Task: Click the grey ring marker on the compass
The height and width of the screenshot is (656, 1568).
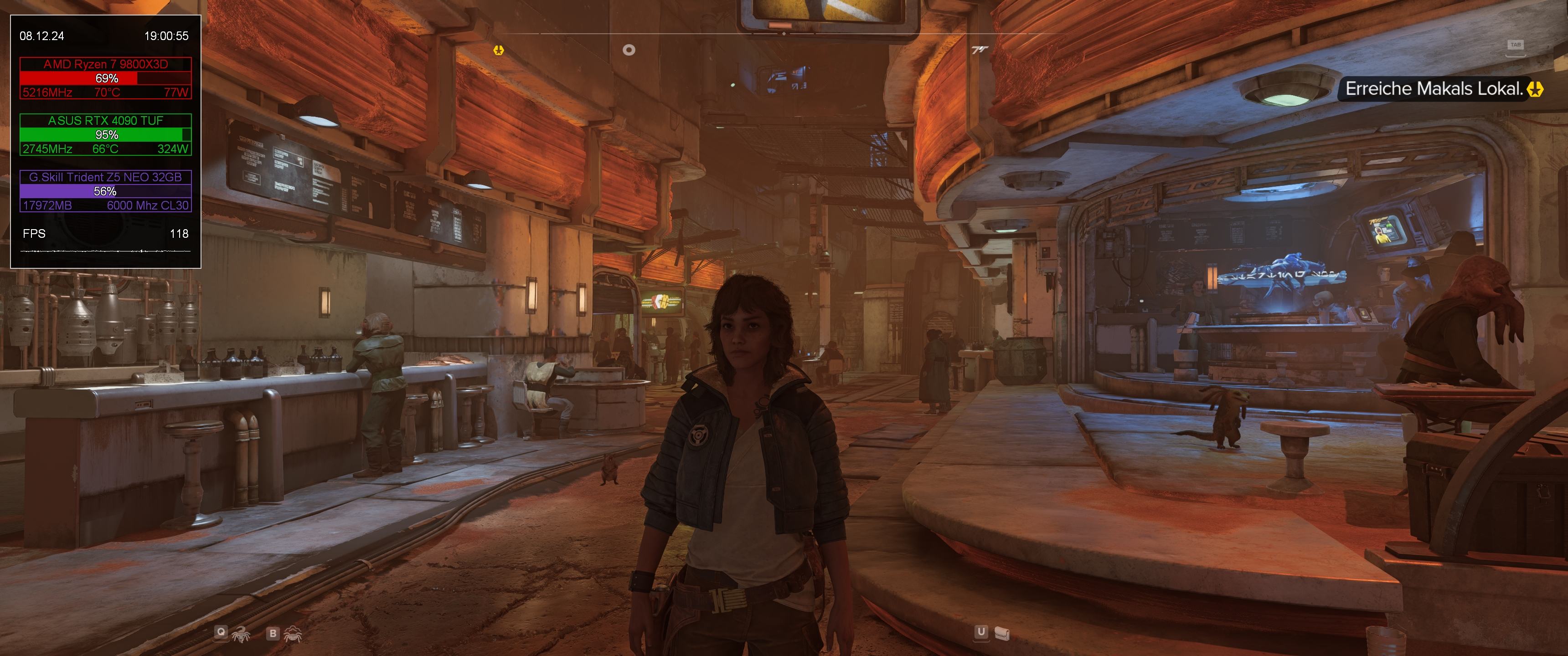Action: [629, 50]
